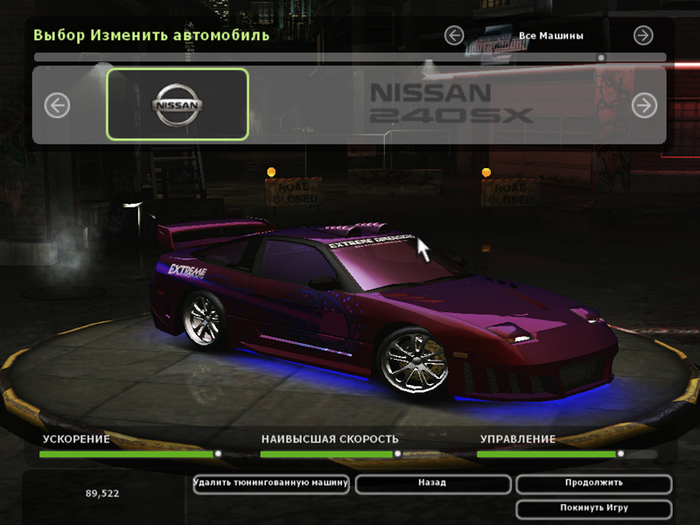Quit via the "Покинуть Игру" button
The image size is (700, 525).
pos(594,508)
